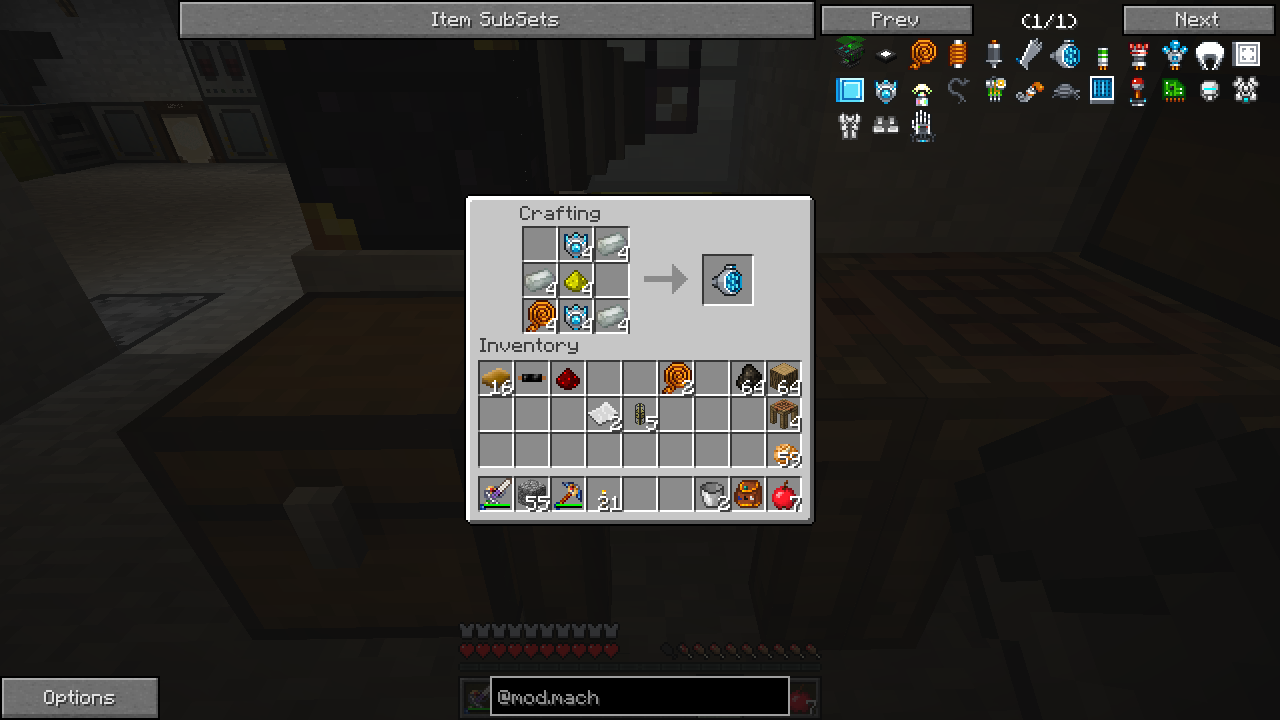The width and height of the screenshot is (1280, 720).
Task: Pick the solid blue square panel item
Action: [850, 90]
